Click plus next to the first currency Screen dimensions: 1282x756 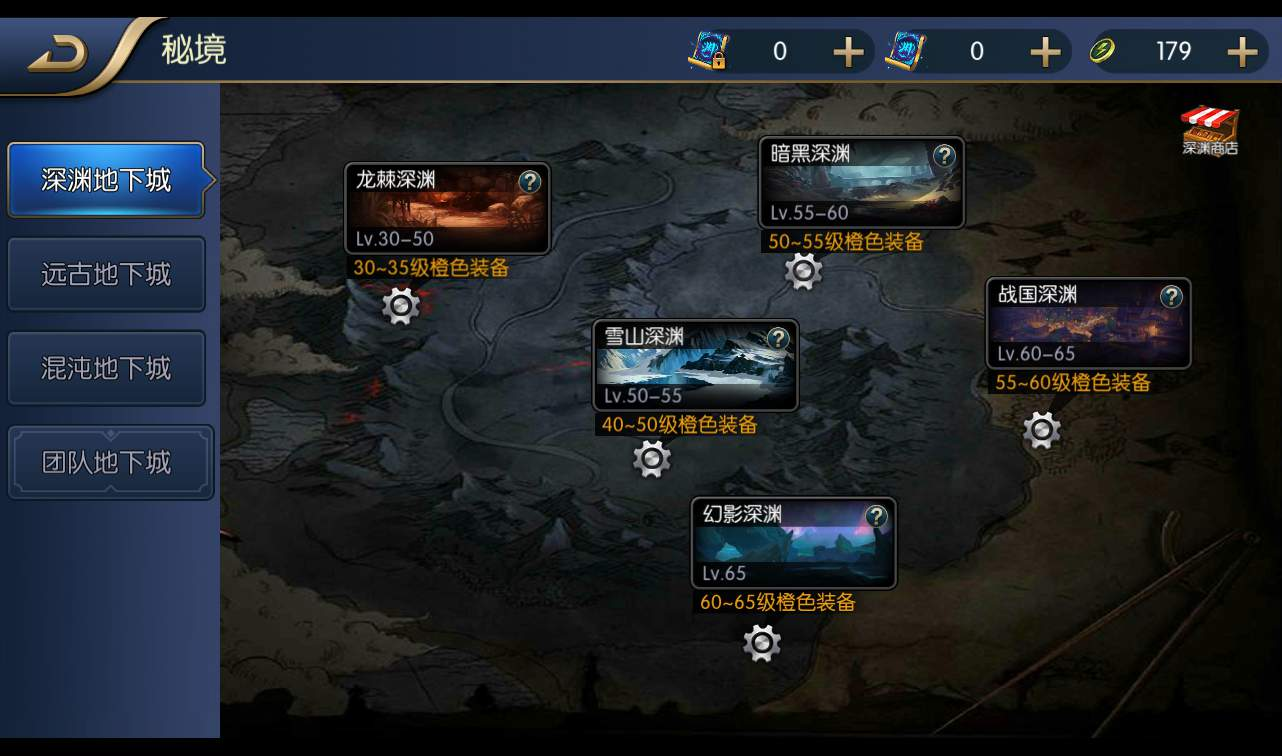click(x=850, y=50)
